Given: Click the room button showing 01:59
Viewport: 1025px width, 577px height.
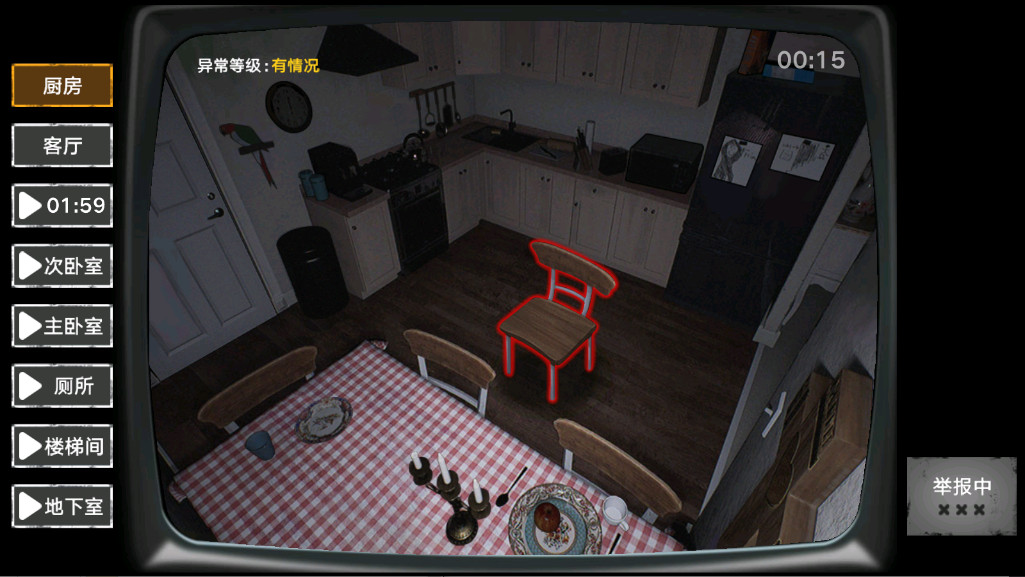Looking at the screenshot, I should [x=62, y=206].
